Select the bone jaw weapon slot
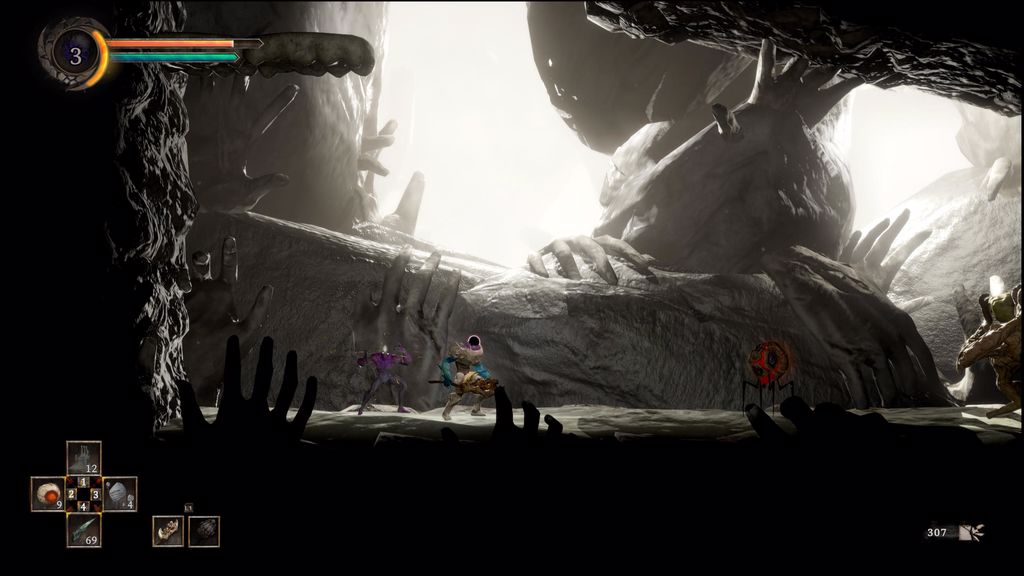This screenshot has height=576, width=1024. pyautogui.click(x=168, y=531)
